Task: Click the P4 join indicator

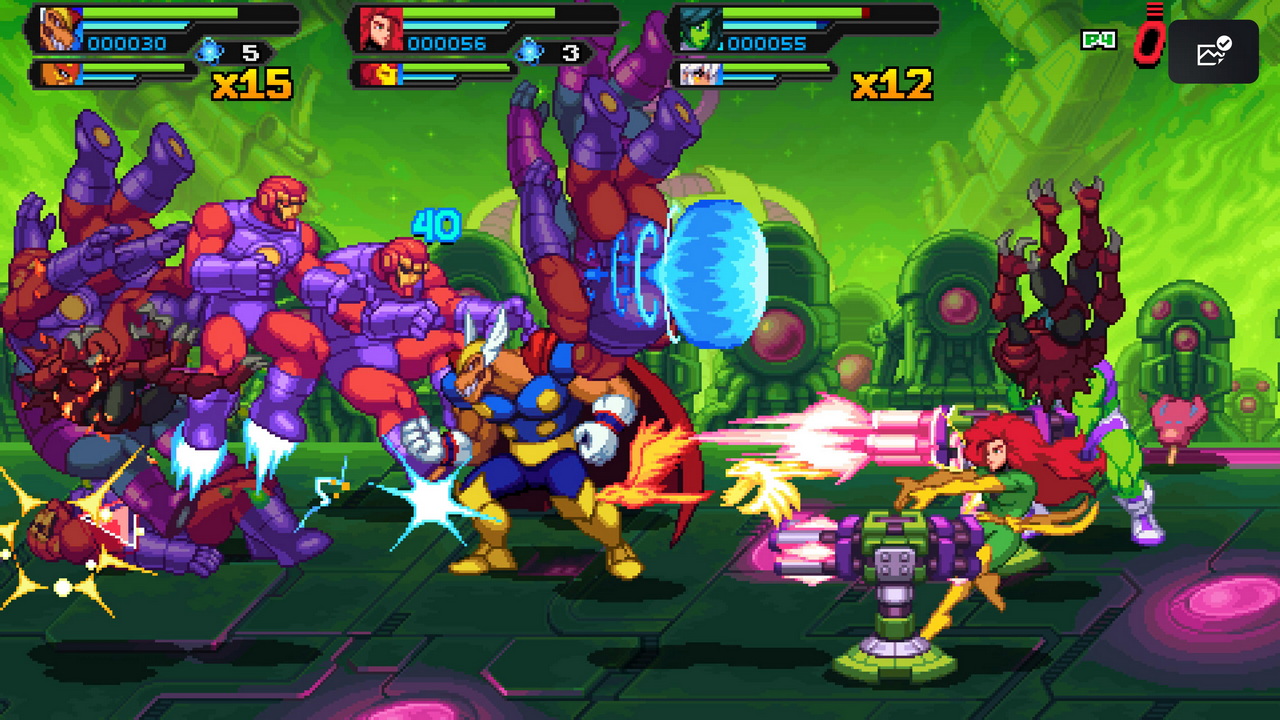Action: coord(1098,40)
